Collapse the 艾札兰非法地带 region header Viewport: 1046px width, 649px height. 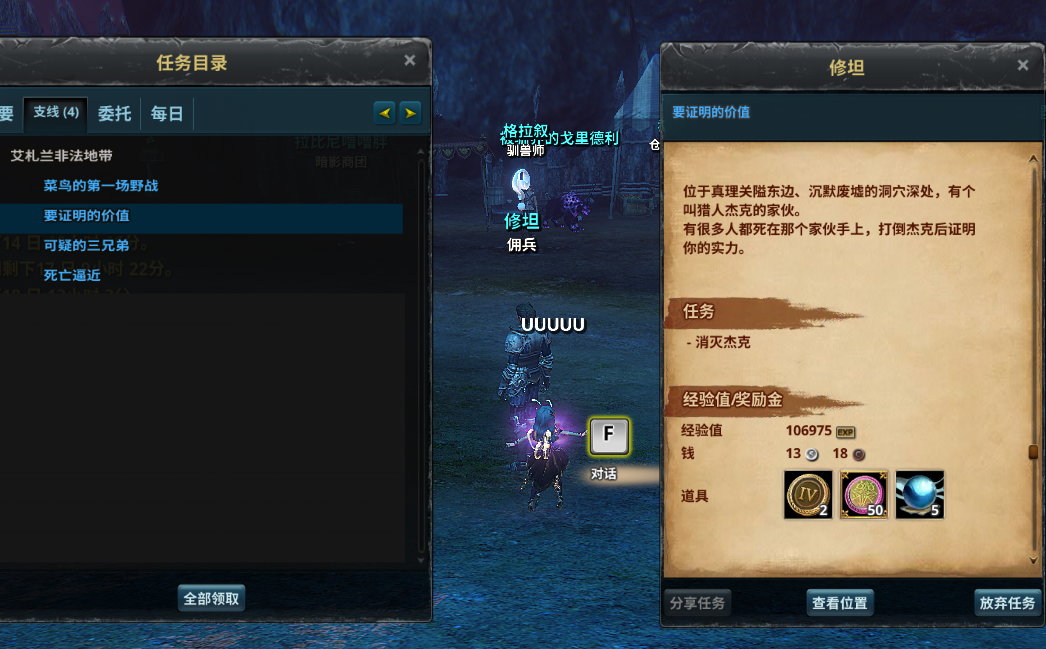62,156
